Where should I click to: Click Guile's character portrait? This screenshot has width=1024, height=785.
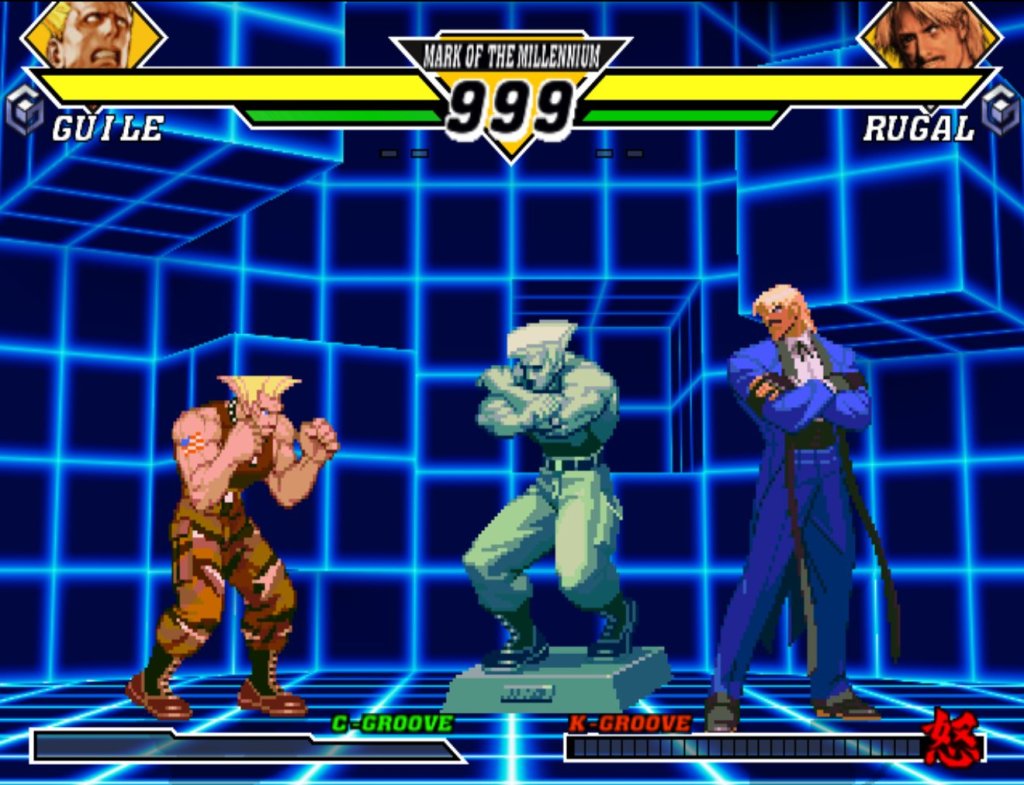pyautogui.click(x=93, y=35)
